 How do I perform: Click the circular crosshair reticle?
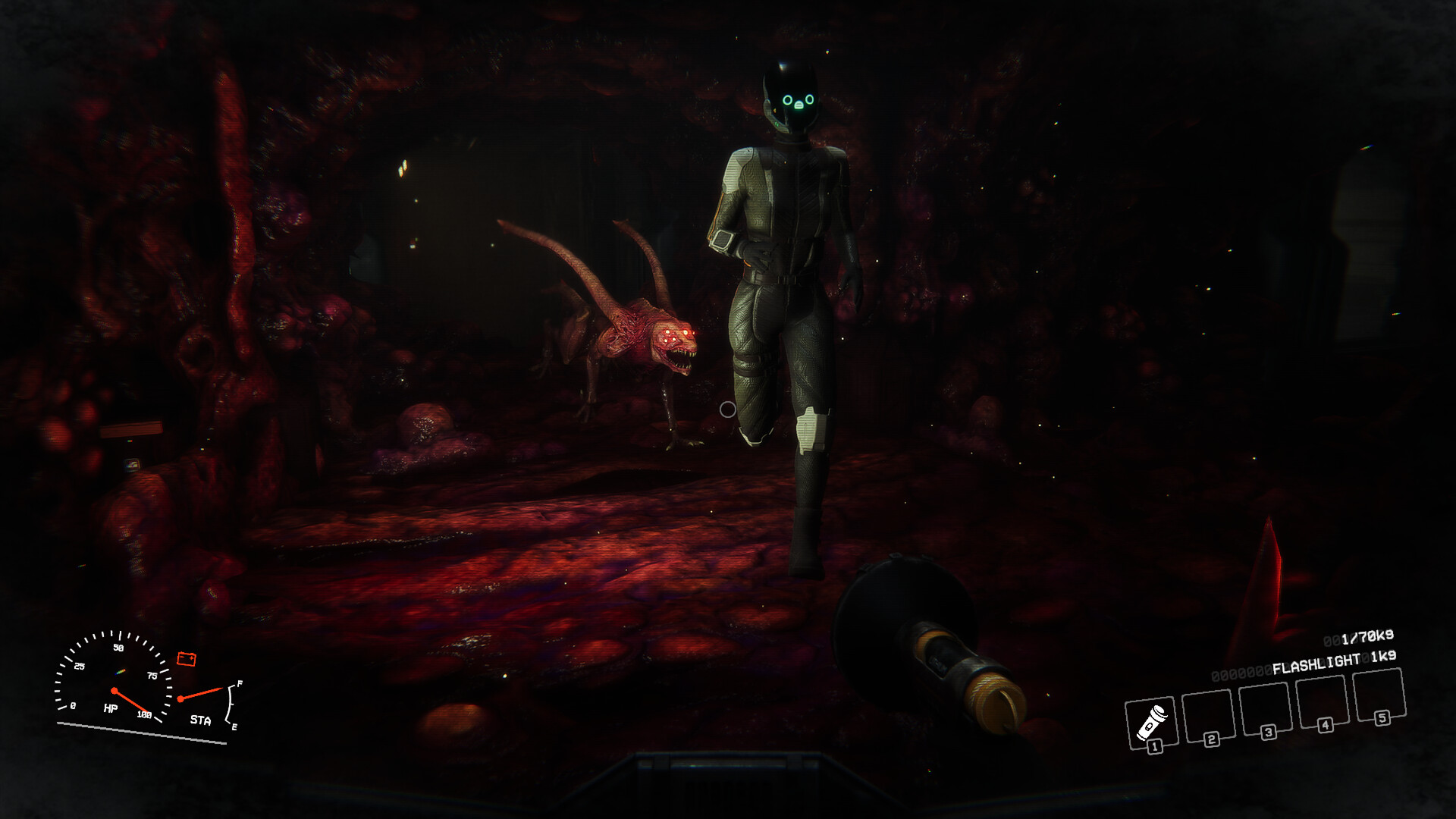click(x=728, y=409)
